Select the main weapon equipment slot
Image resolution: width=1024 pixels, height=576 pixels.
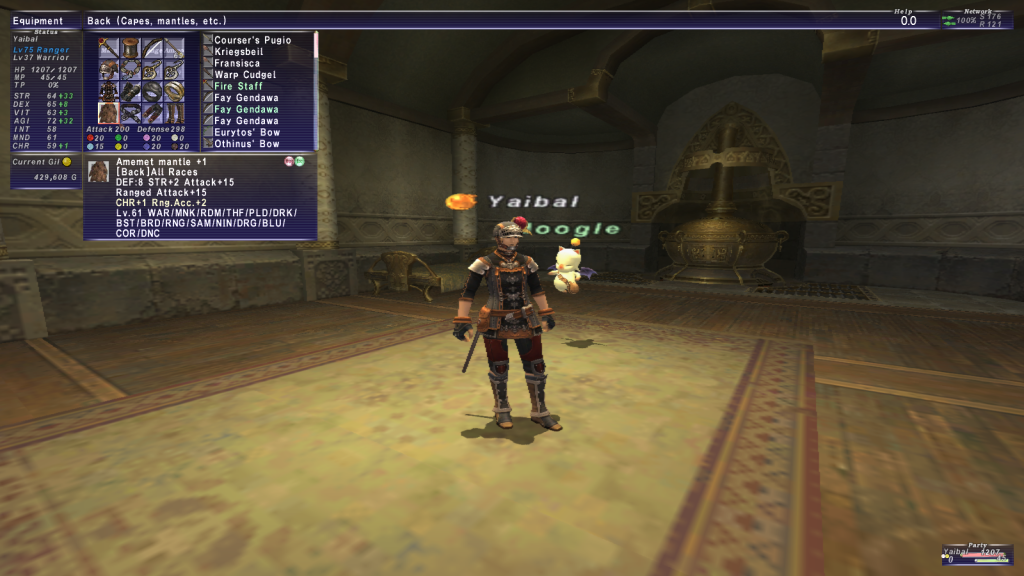[x=109, y=48]
